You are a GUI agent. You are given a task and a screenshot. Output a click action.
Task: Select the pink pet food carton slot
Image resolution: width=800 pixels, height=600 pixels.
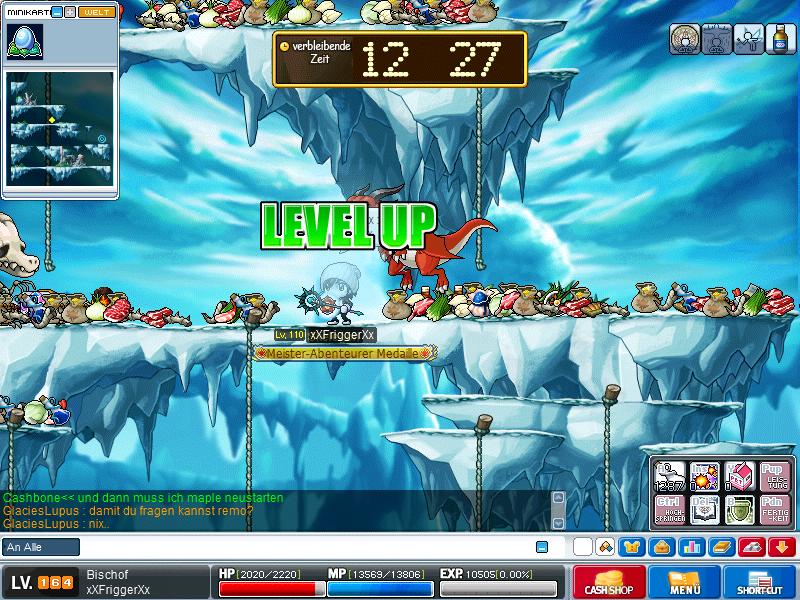coord(738,474)
